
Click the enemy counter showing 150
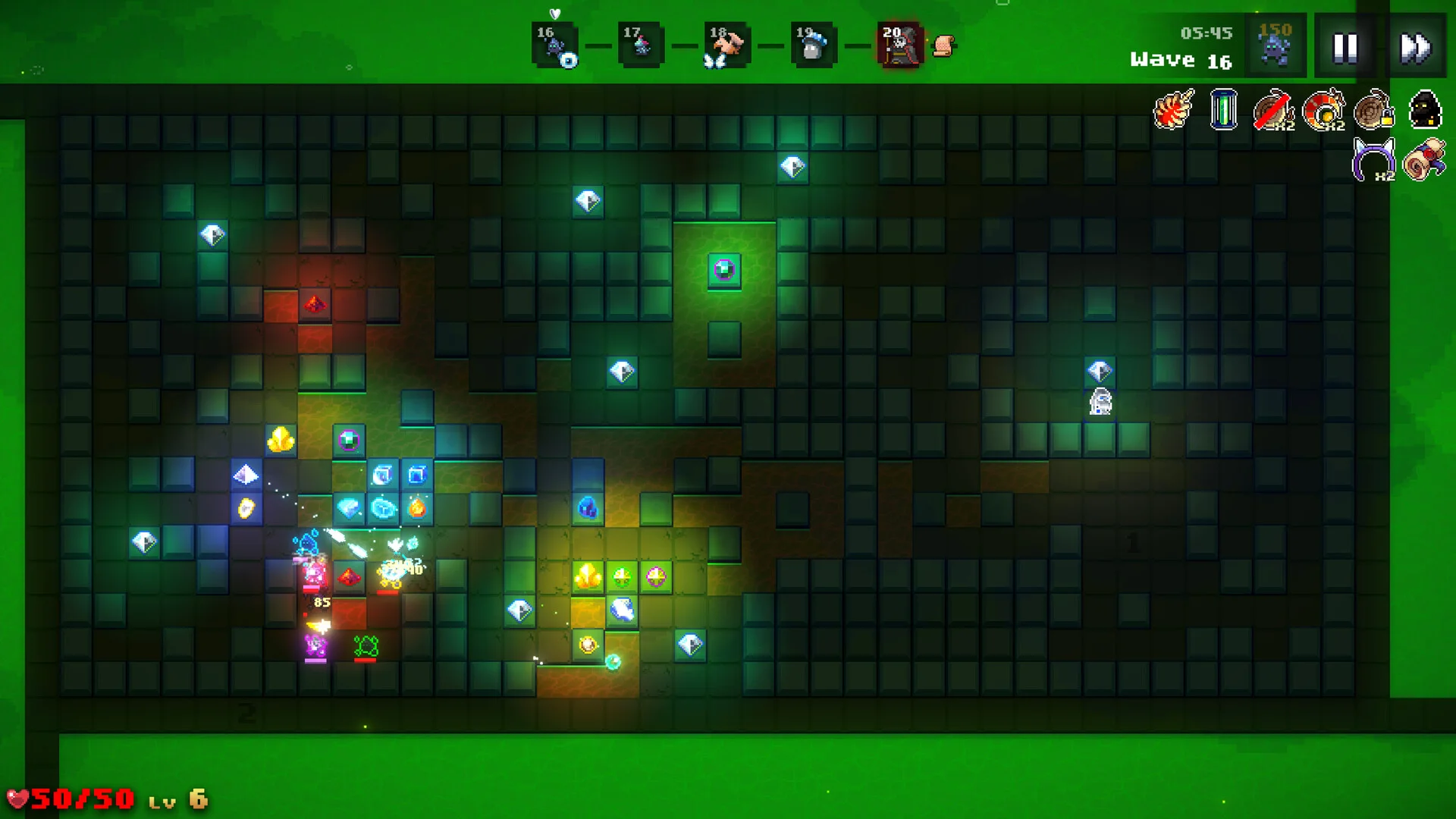[1276, 45]
